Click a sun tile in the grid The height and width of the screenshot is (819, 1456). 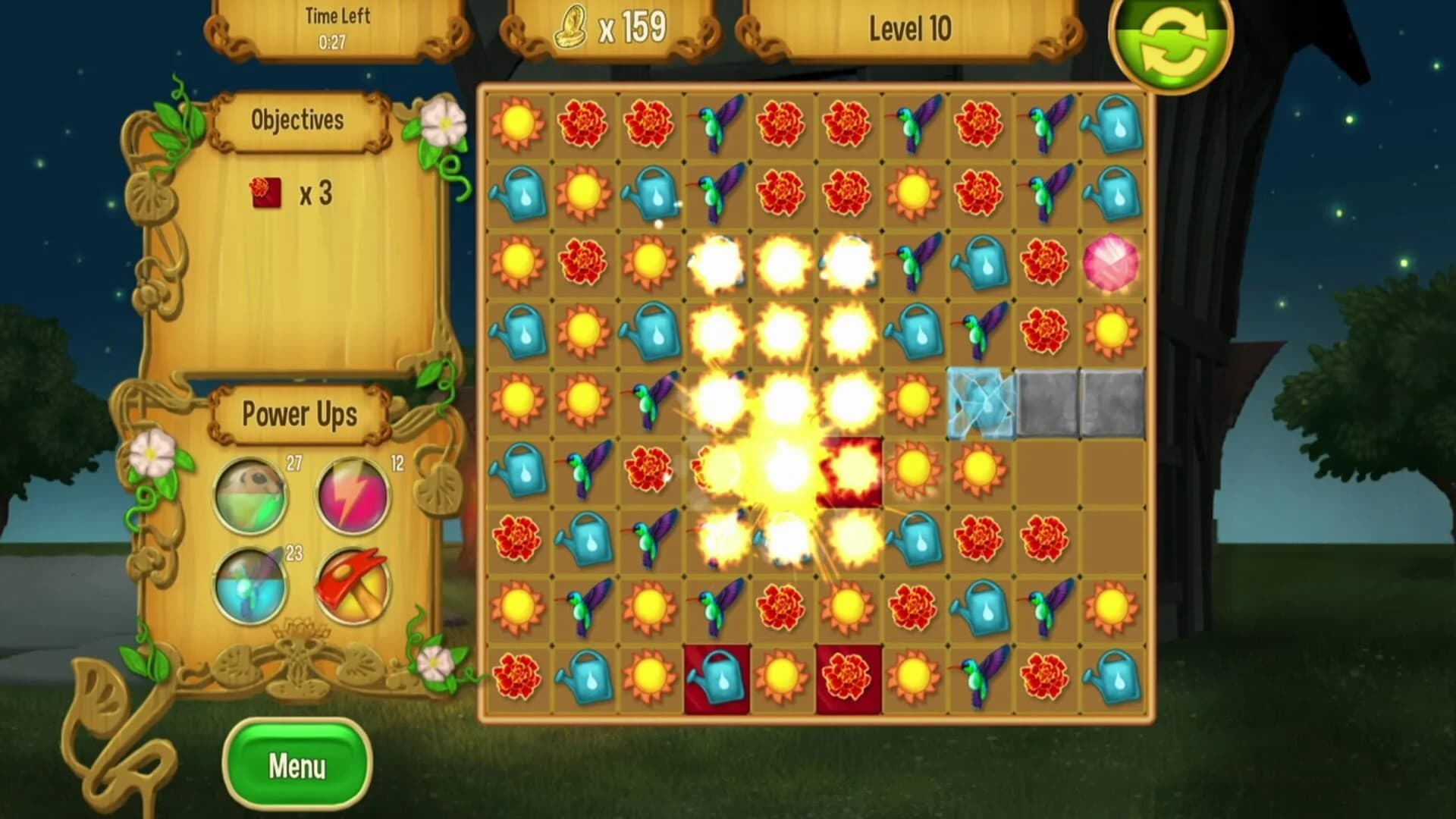coord(516,125)
